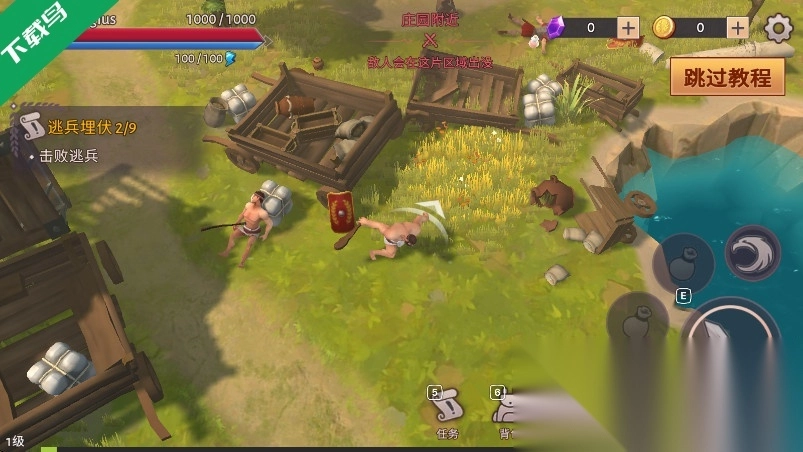803x452 pixels.
Task: Skip the tutorial with the 跳过教程 button
Action: pyautogui.click(x=727, y=76)
